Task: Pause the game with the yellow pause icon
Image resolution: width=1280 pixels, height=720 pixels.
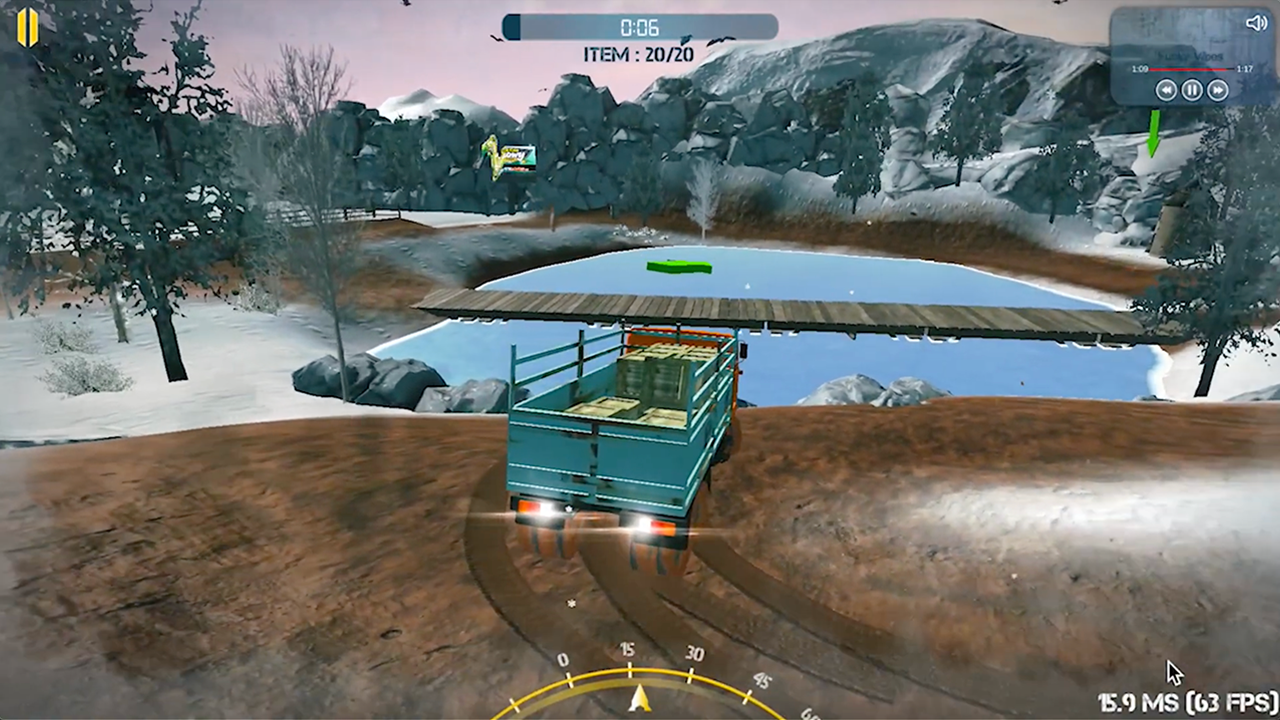Action: (x=27, y=26)
